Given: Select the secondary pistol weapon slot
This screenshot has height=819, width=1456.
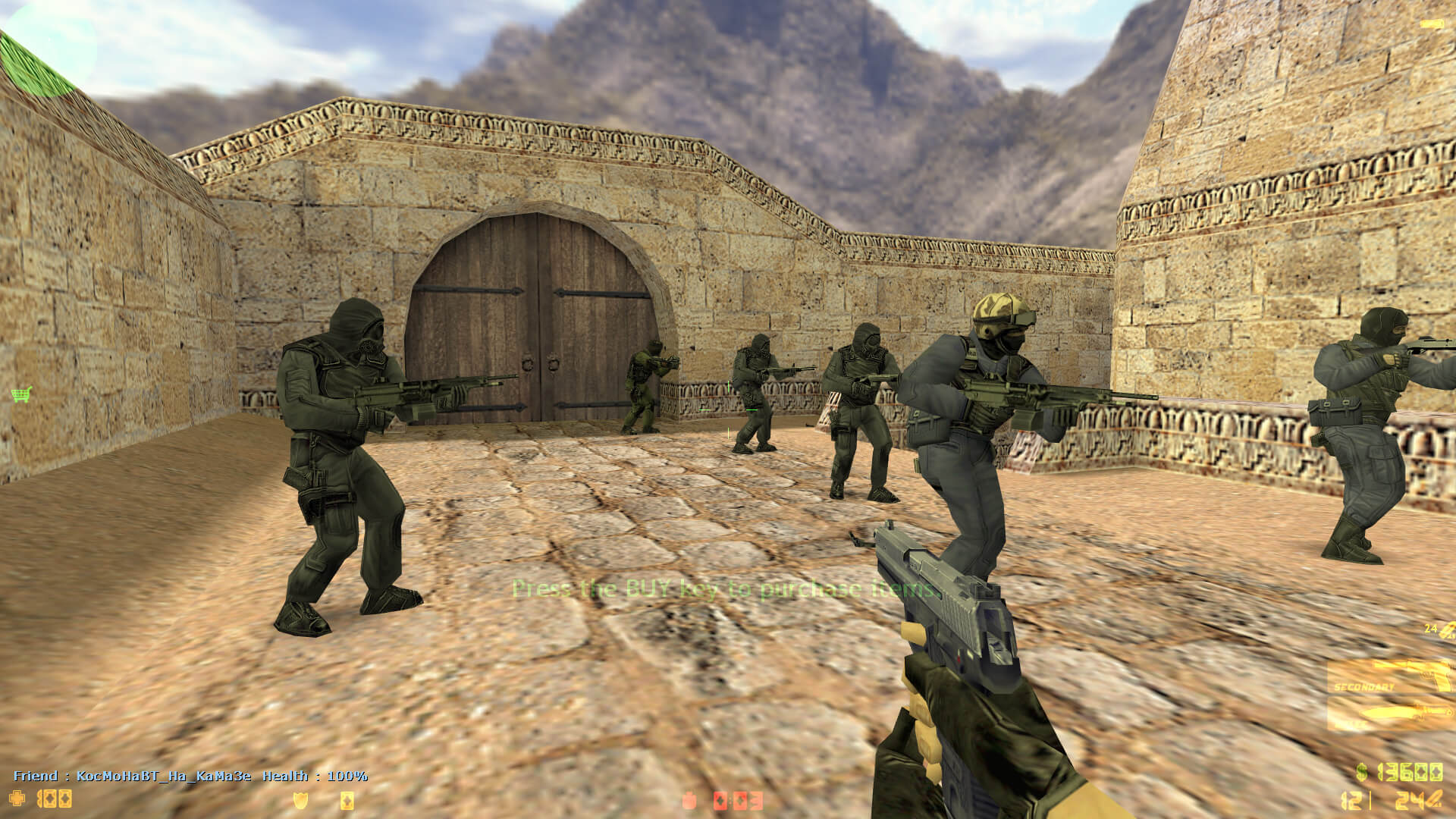Looking at the screenshot, I should [x=1389, y=677].
